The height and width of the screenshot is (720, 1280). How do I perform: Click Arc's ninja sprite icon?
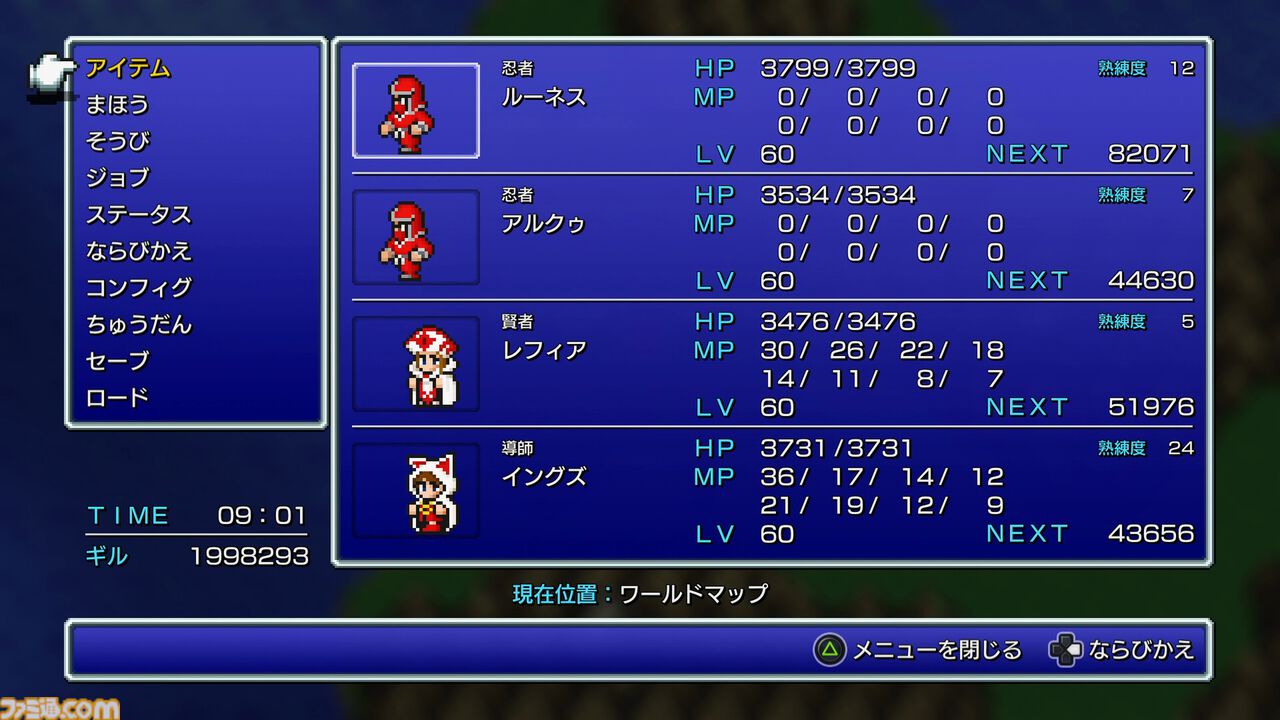click(415, 237)
